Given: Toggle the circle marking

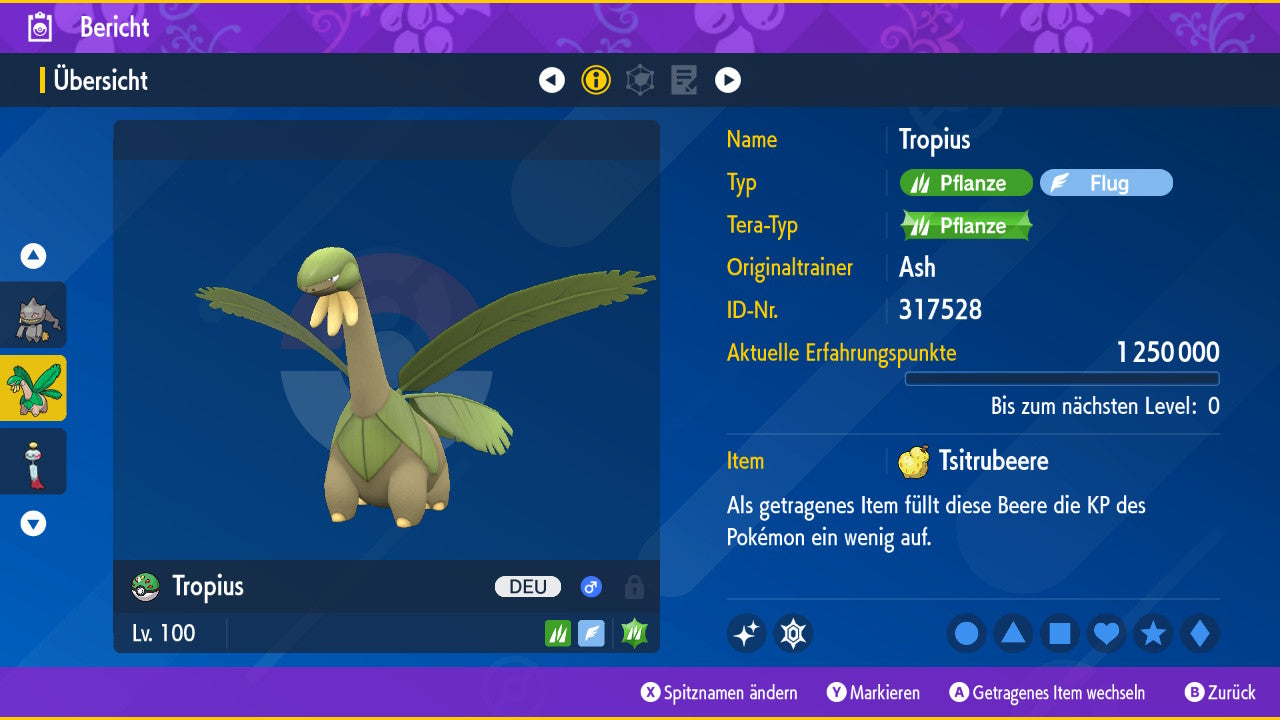Looking at the screenshot, I should pyautogui.click(x=967, y=634).
